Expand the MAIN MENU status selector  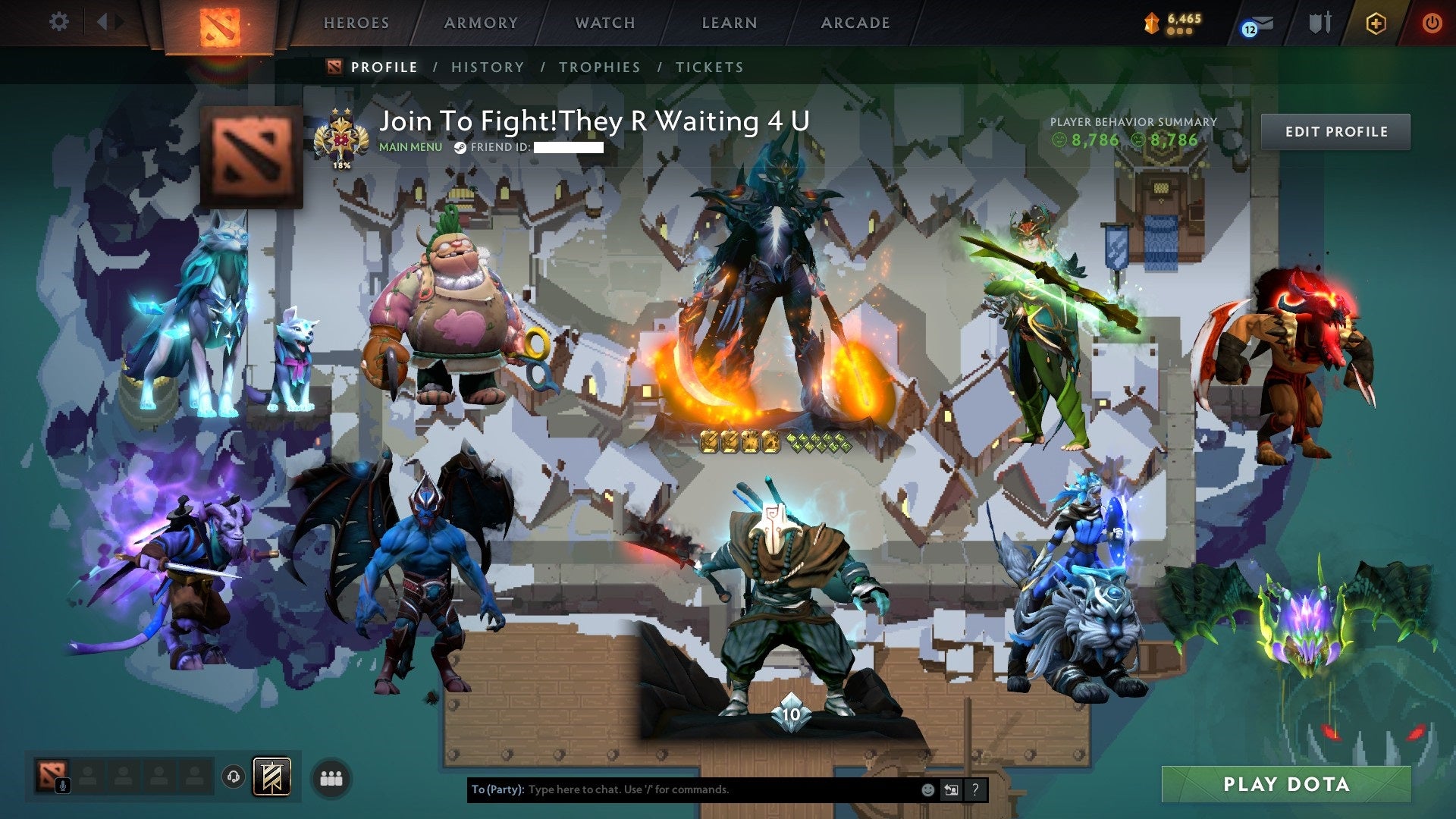click(409, 148)
